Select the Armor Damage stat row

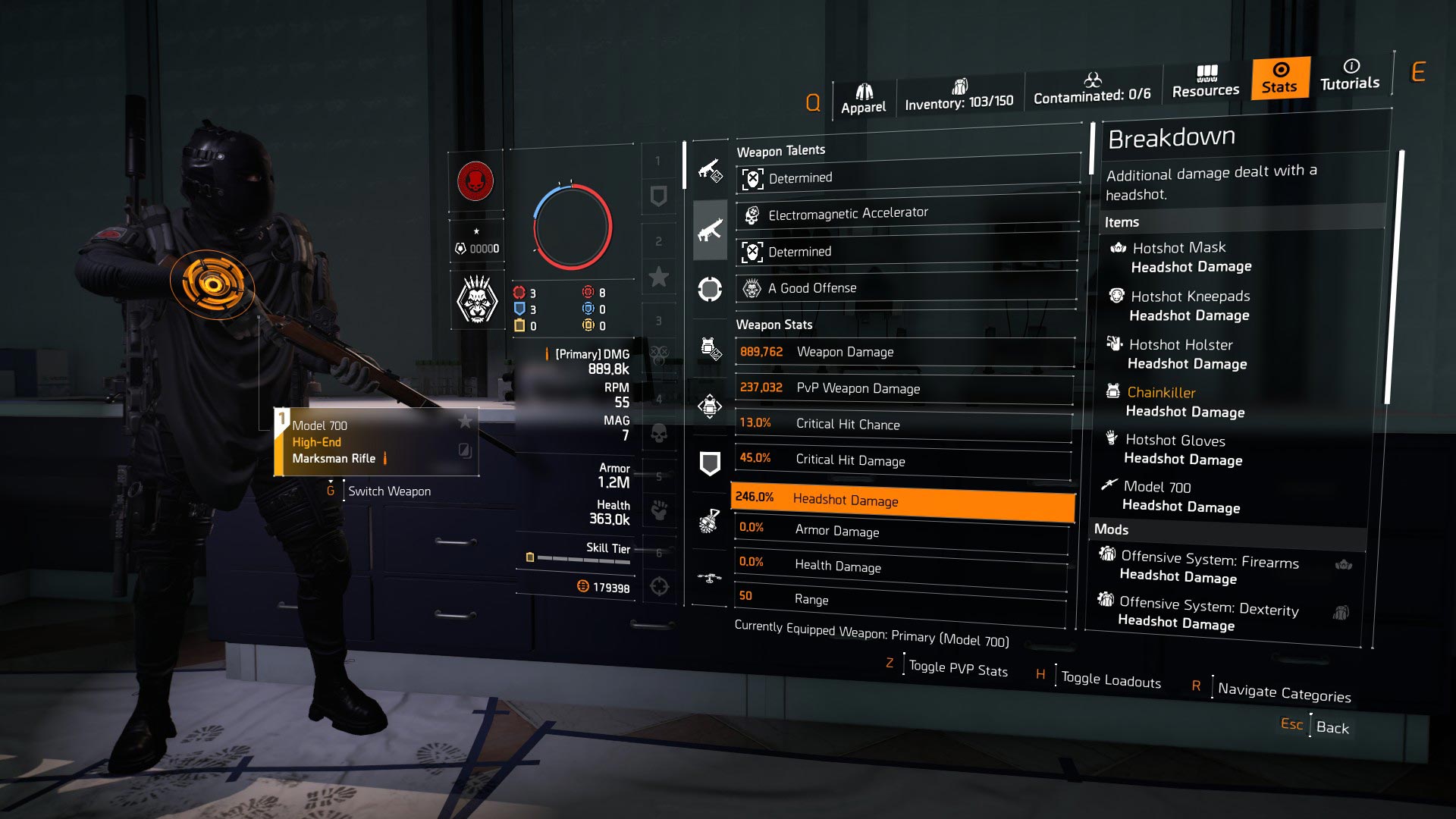click(x=901, y=530)
